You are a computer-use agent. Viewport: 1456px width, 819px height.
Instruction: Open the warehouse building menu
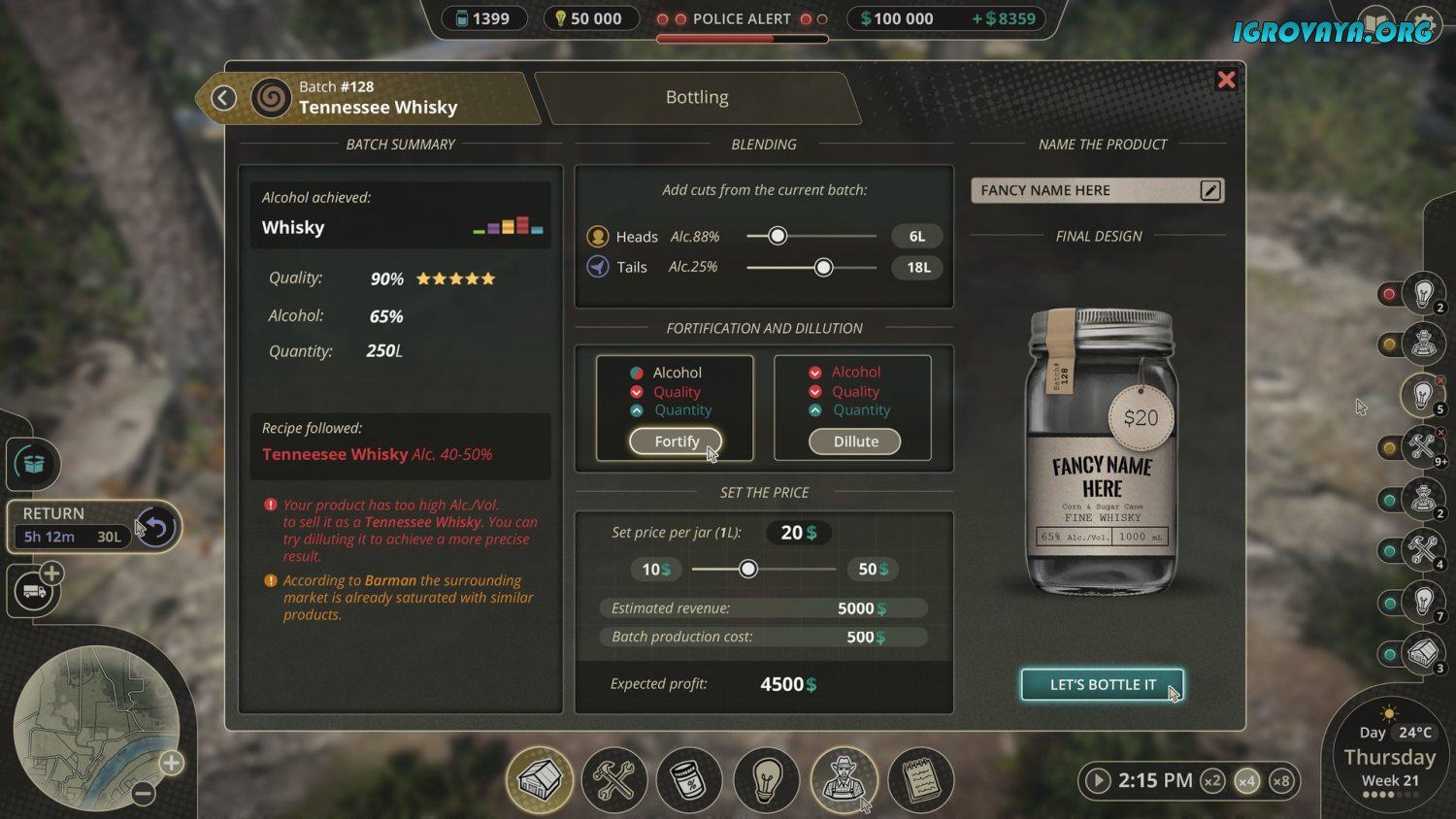coord(540,779)
